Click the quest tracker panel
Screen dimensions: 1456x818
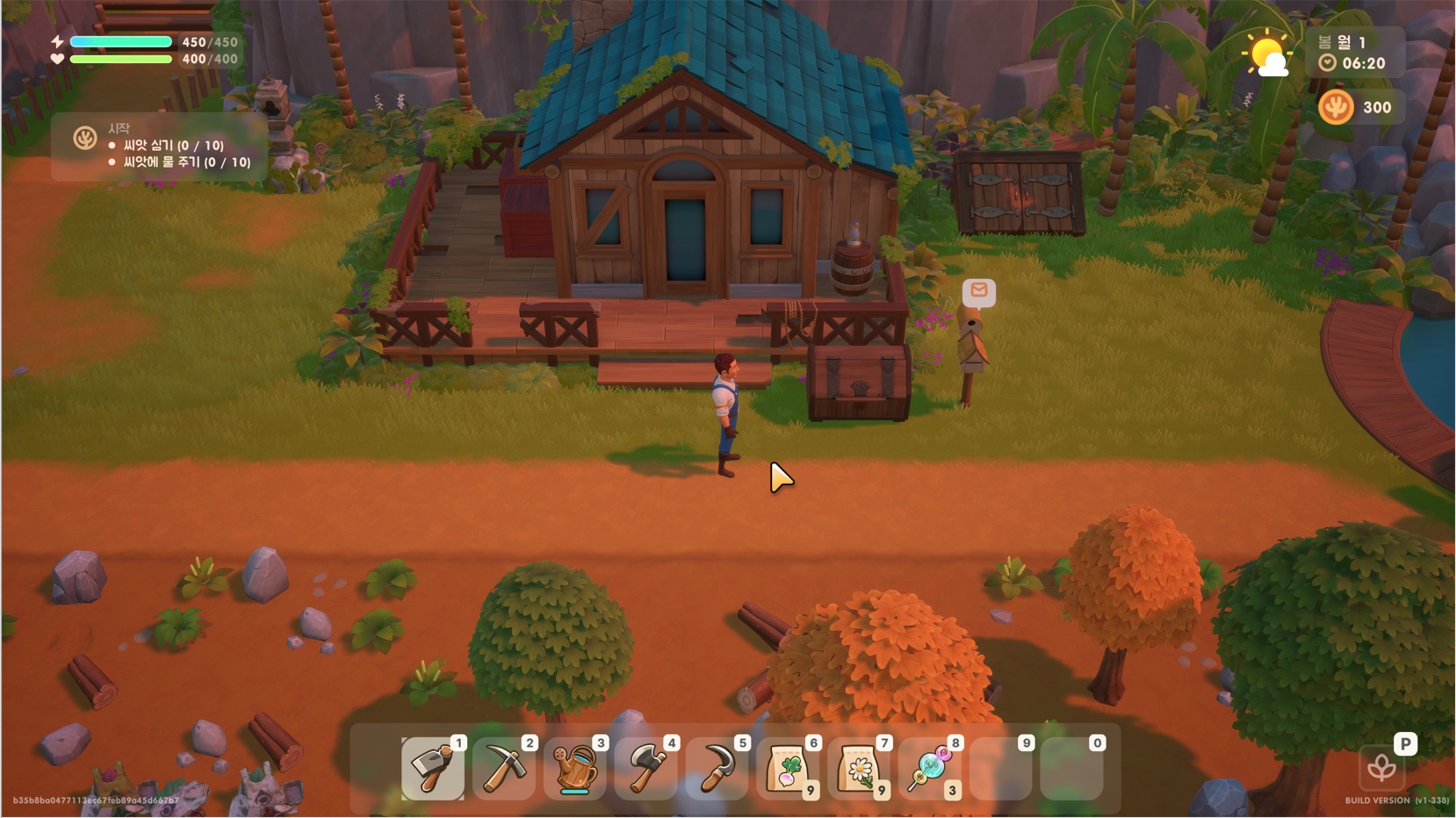[160, 147]
